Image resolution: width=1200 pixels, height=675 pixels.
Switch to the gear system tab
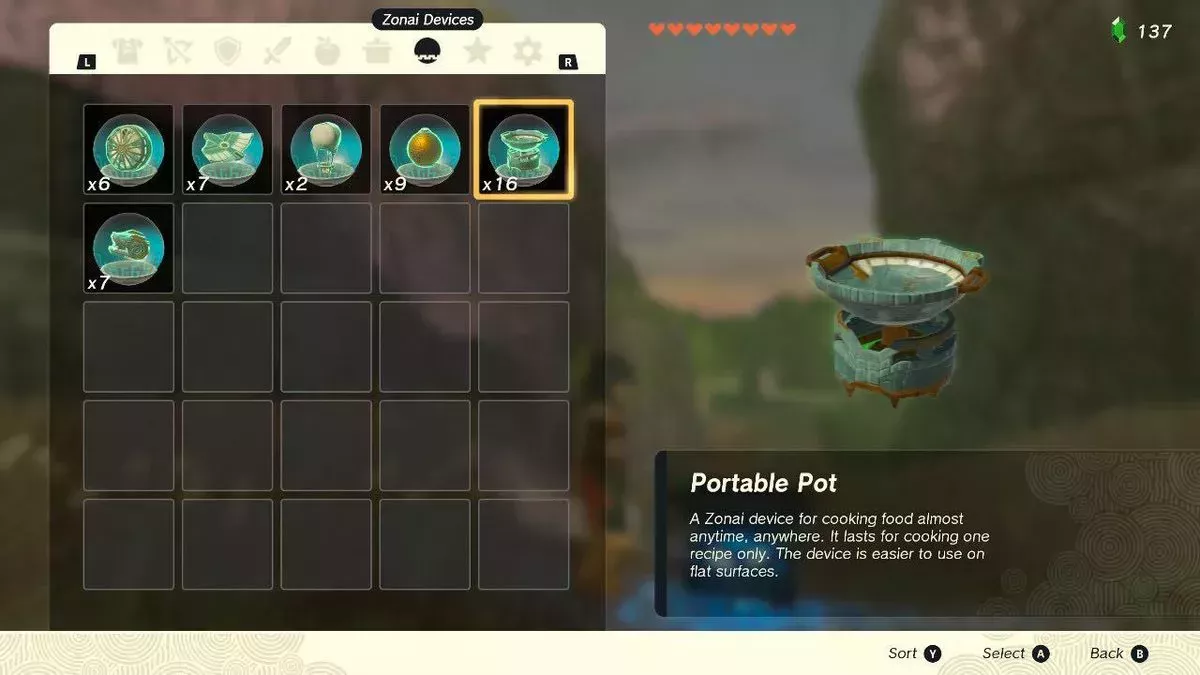click(x=528, y=51)
